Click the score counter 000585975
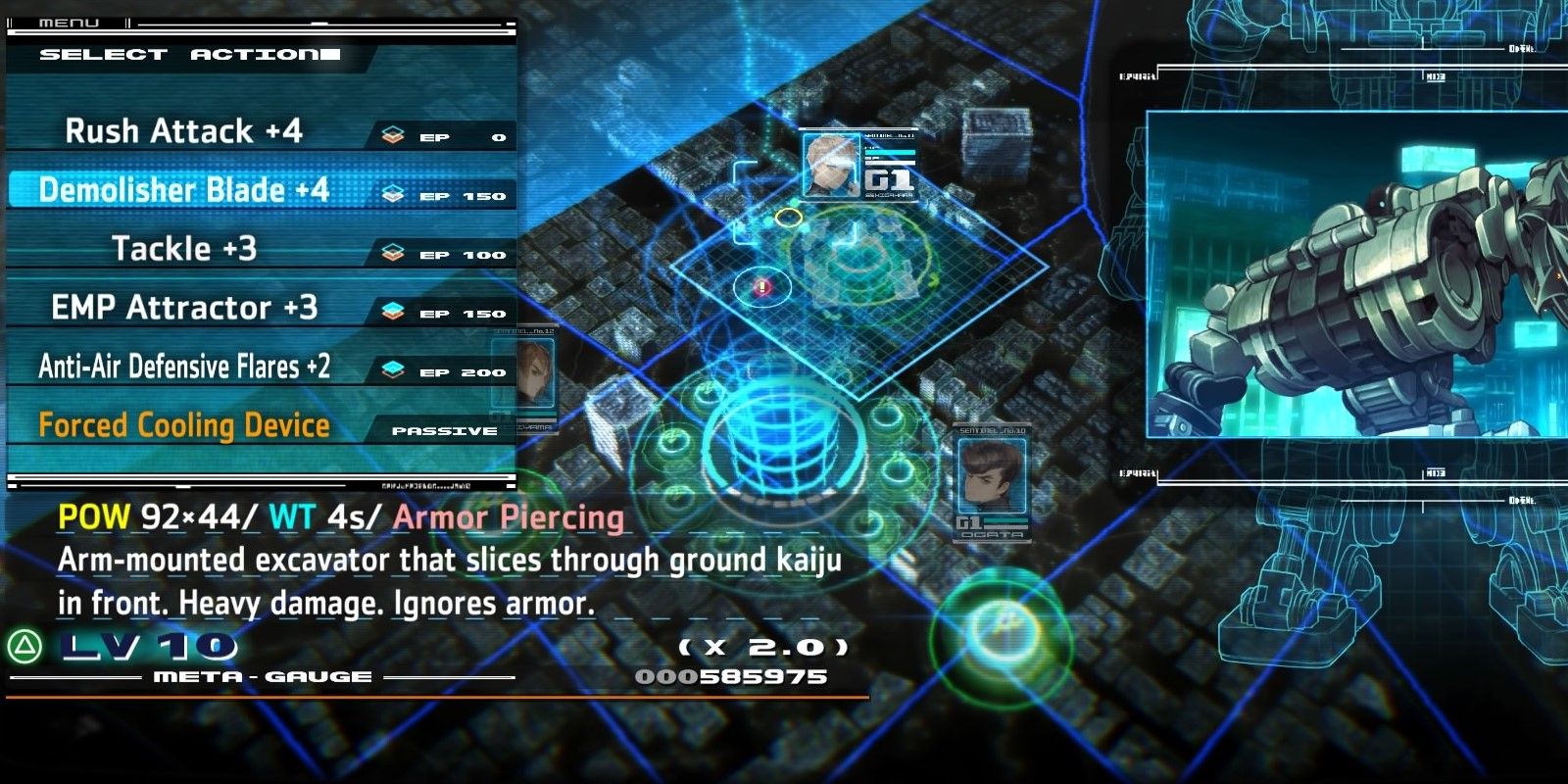Viewport: 1568px width, 784px height. point(730,676)
